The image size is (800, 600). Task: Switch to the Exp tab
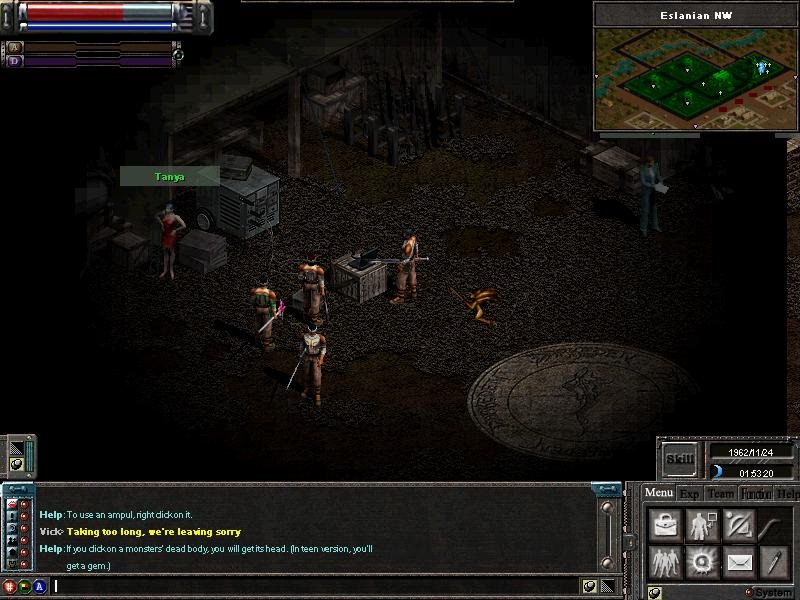[690, 493]
